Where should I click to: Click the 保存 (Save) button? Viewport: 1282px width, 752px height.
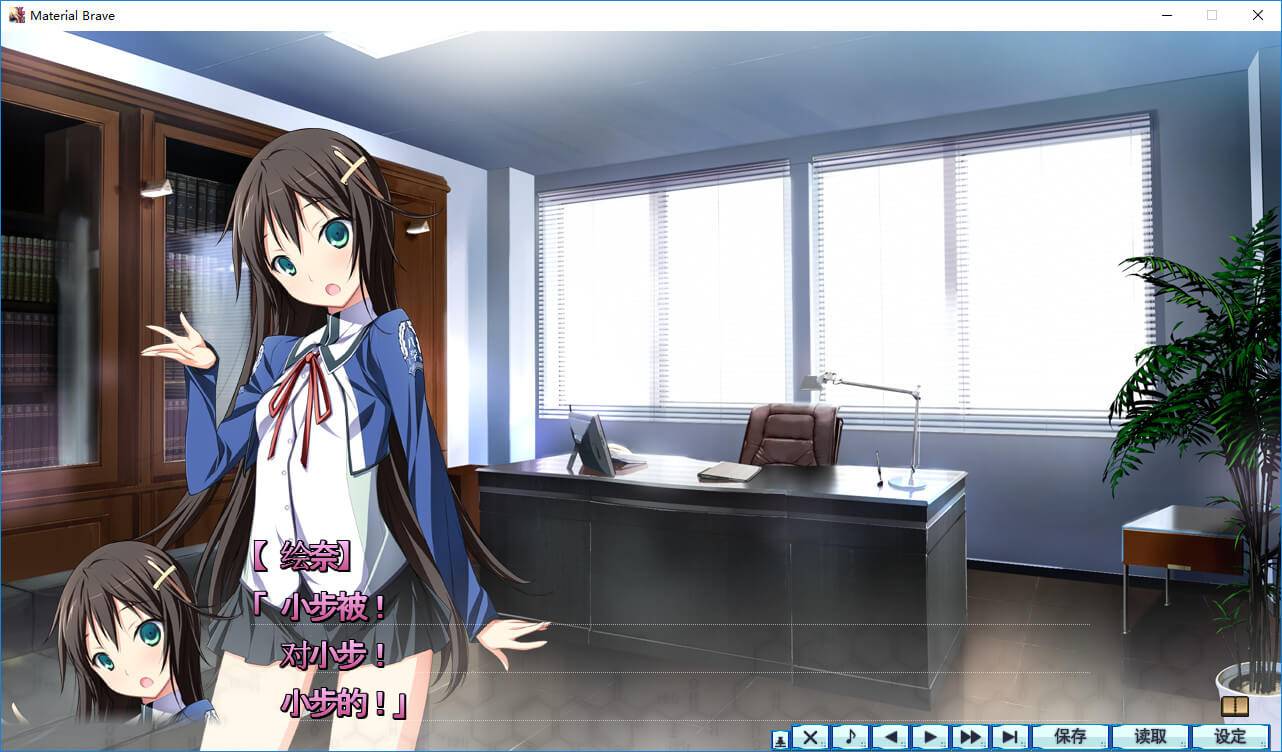coord(1070,737)
